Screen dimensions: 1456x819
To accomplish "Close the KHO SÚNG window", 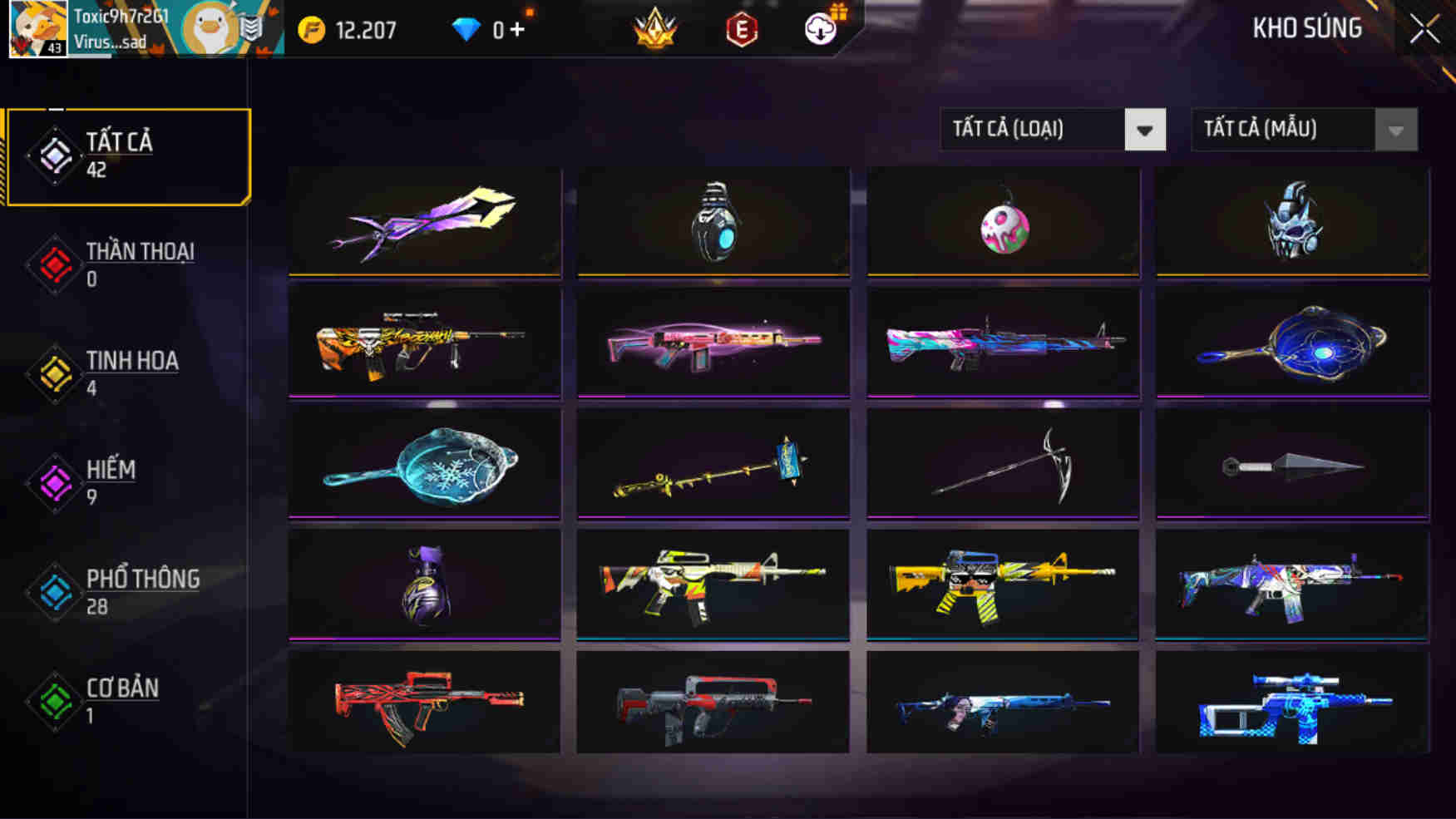I will (1424, 28).
